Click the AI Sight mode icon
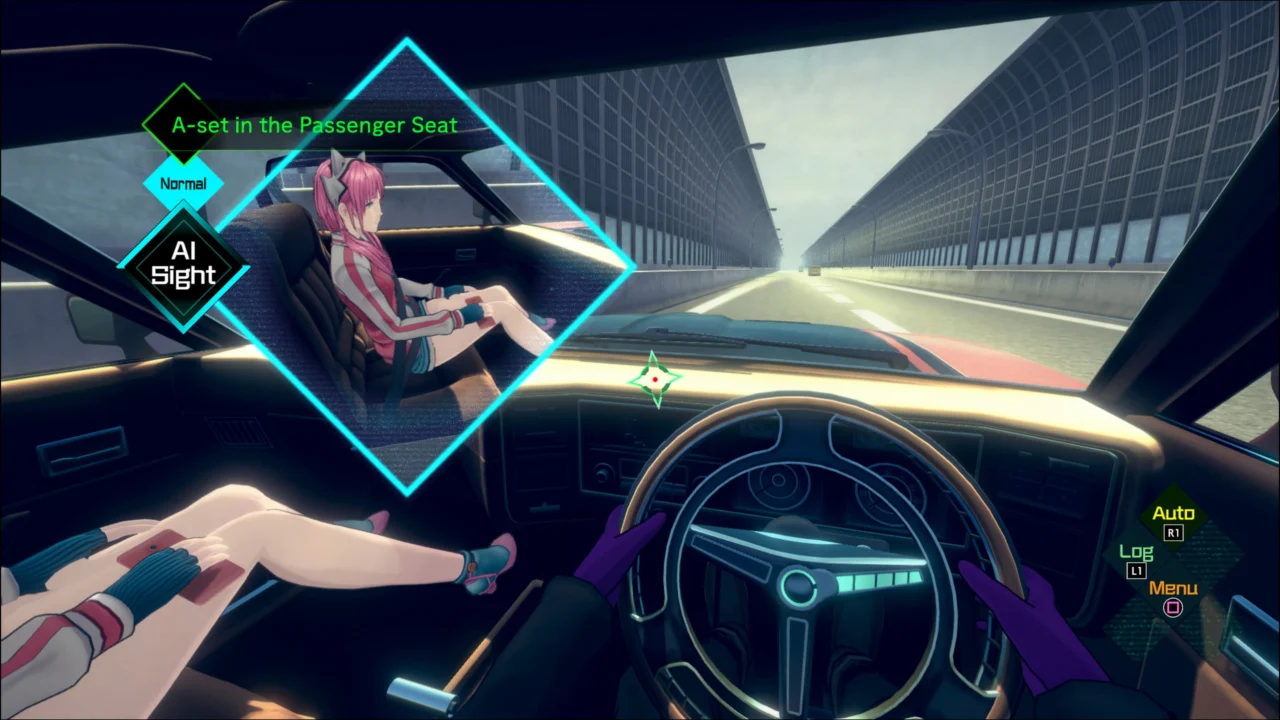This screenshot has height=720, width=1280. click(183, 264)
